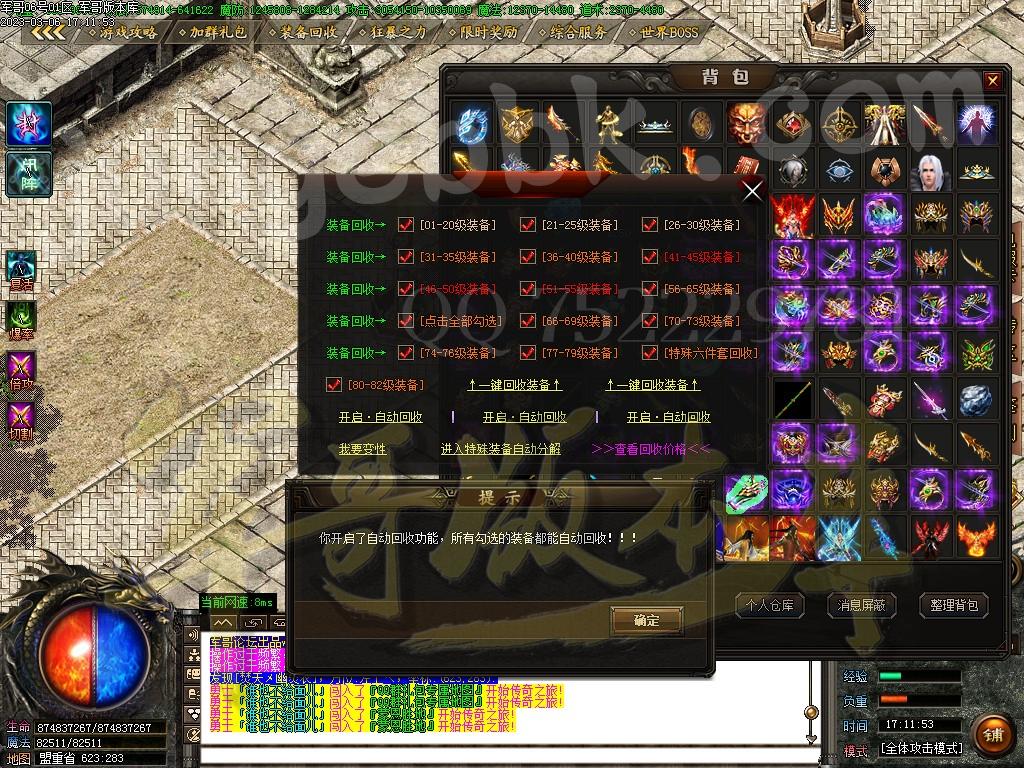Screen dimensions: 1024x768
Task: Toggle the 21-25级装备 checkbox
Action: tap(528, 225)
